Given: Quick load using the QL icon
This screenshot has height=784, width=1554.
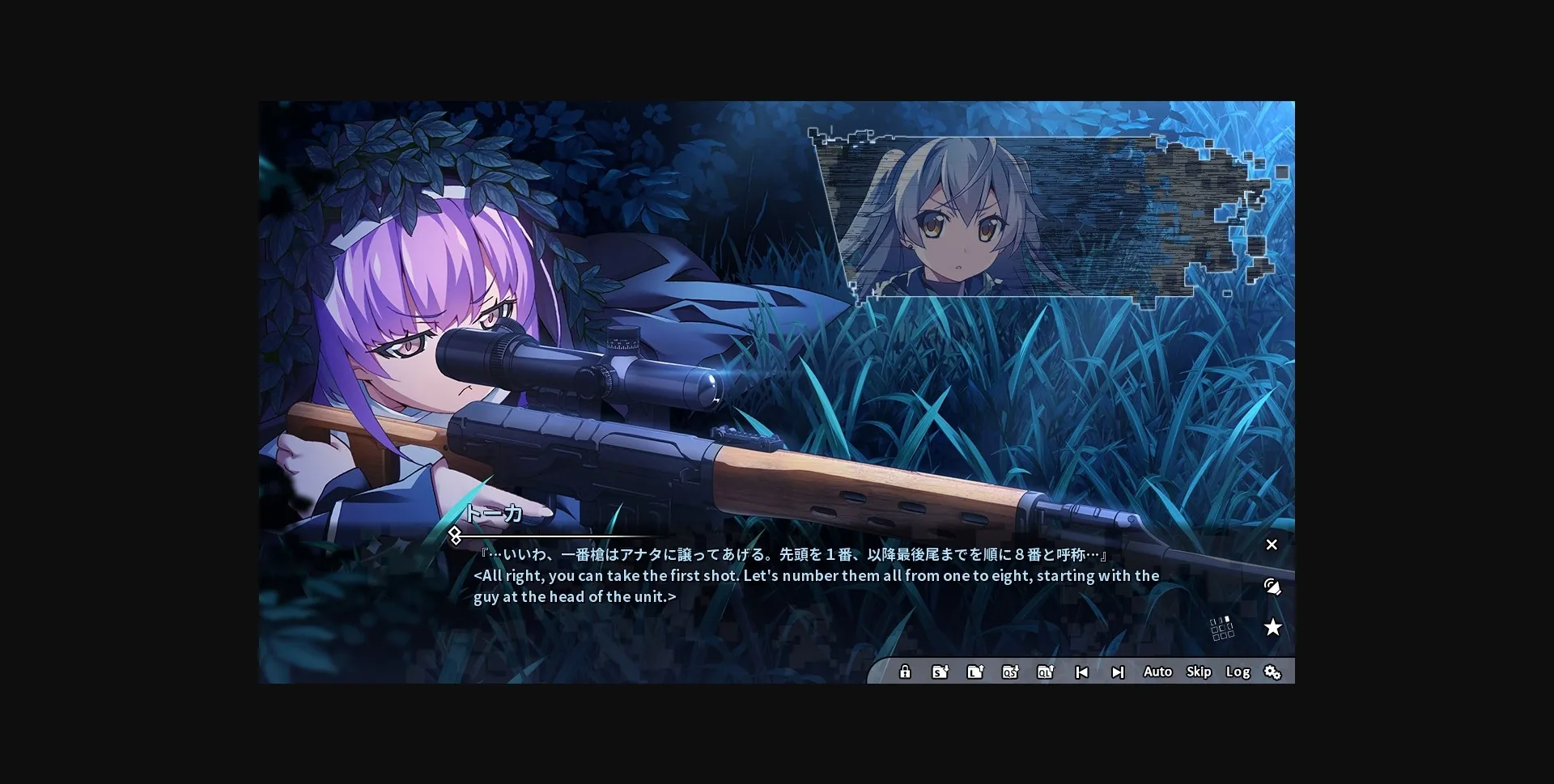Looking at the screenshot, I should point(1045,672).
